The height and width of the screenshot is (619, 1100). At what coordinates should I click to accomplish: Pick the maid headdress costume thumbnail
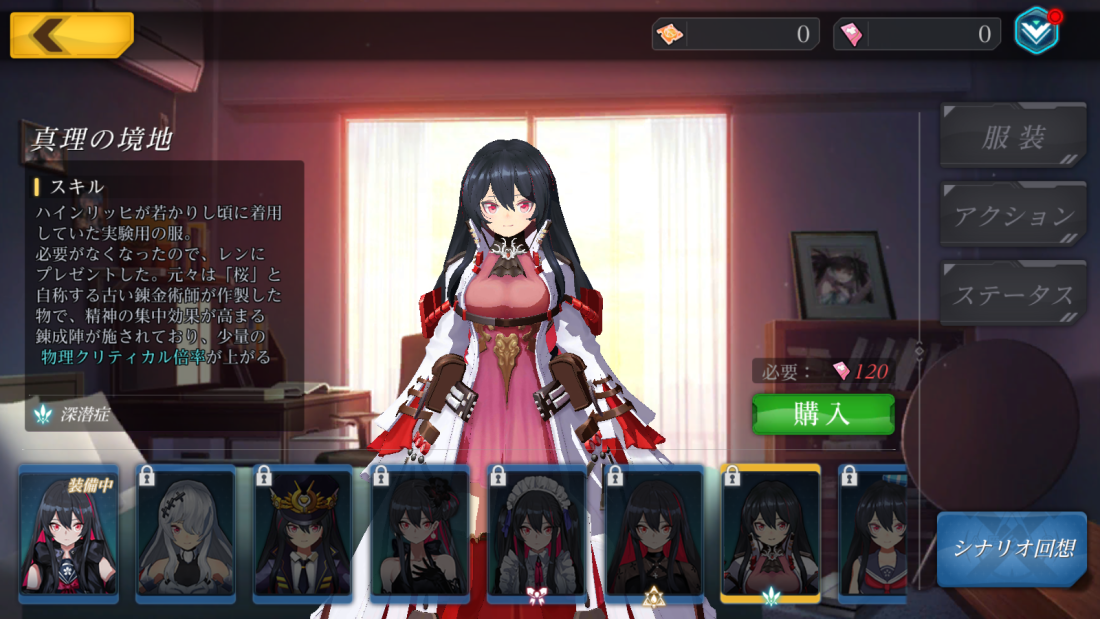coord(537,534)
